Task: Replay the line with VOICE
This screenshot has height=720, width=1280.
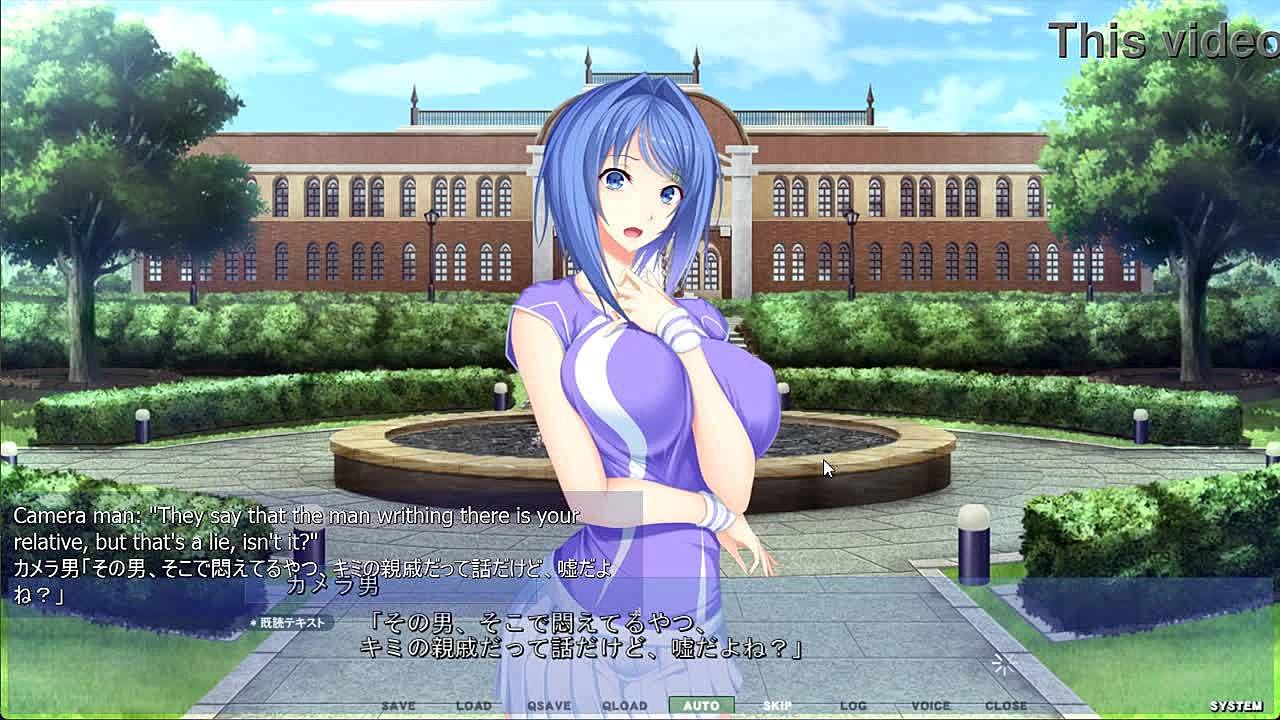Action: (930, 706)
